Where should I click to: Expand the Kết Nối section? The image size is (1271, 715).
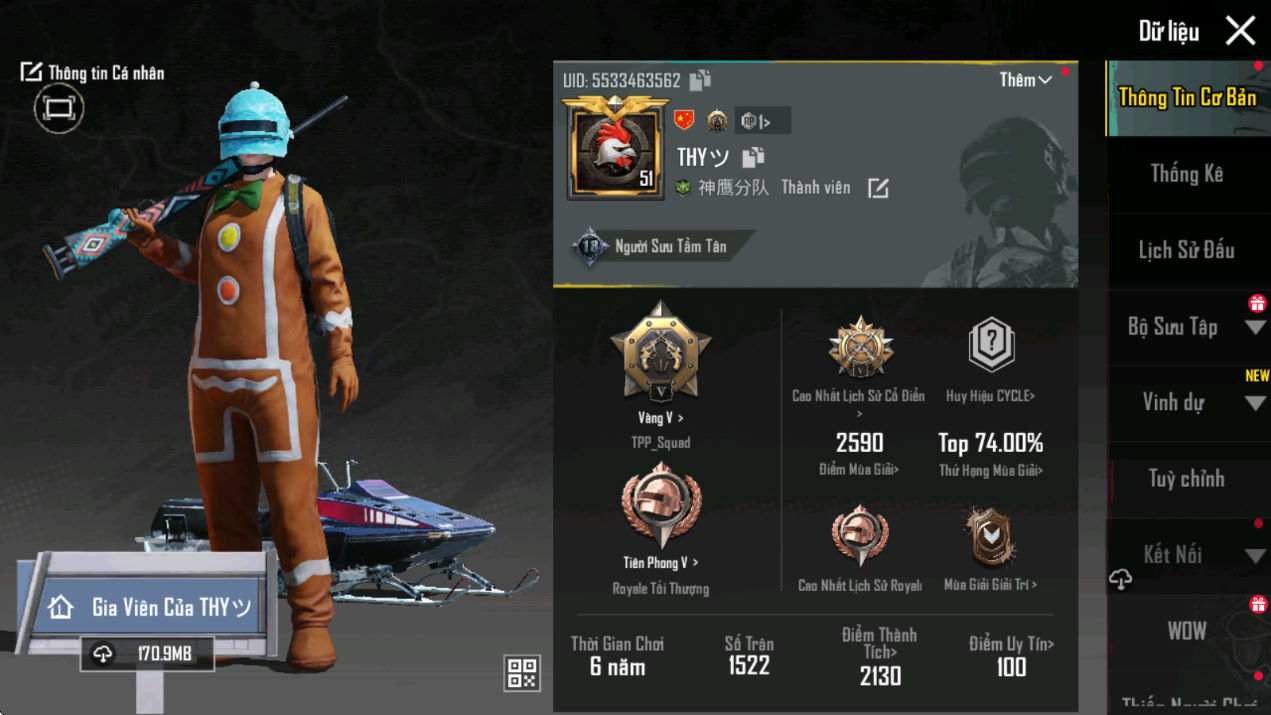[x=1186, y=555]
